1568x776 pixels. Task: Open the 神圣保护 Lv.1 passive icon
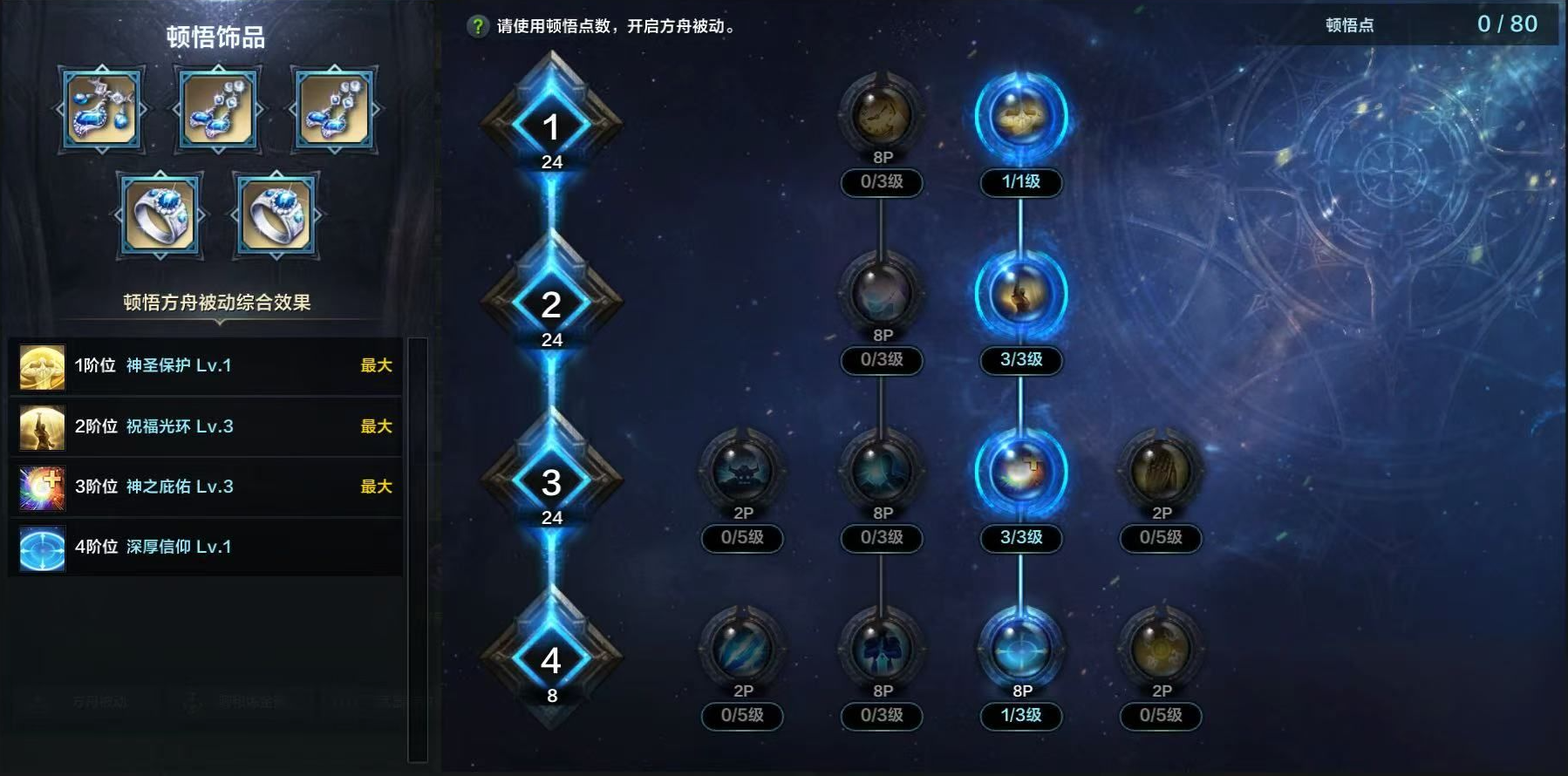point(40,365)
